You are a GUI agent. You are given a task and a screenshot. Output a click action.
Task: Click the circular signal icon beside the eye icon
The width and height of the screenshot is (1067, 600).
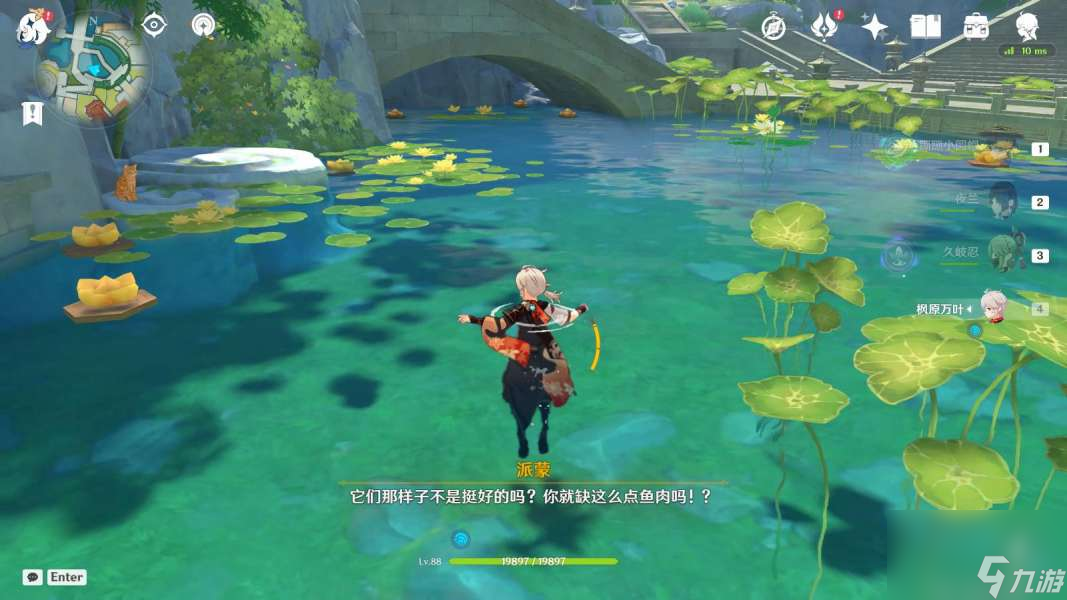204,25
